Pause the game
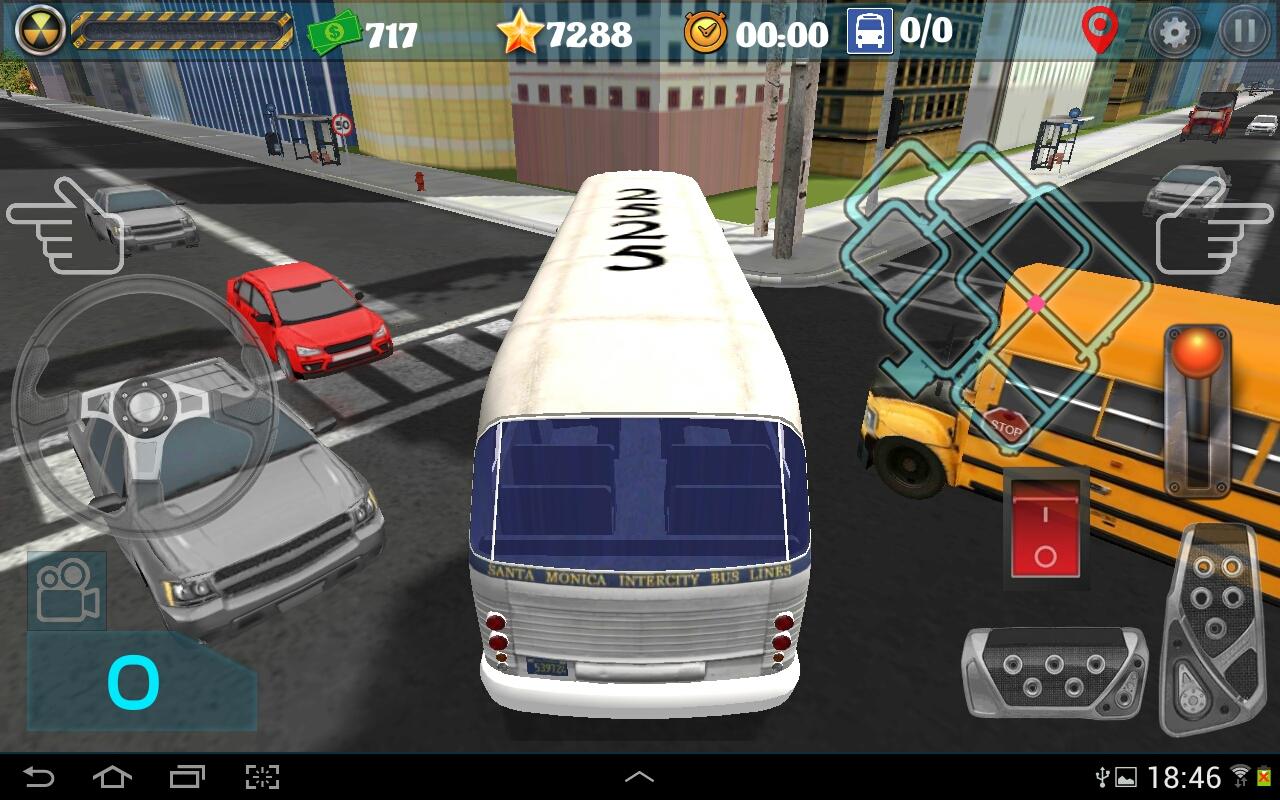 (x=1244, y=32)
